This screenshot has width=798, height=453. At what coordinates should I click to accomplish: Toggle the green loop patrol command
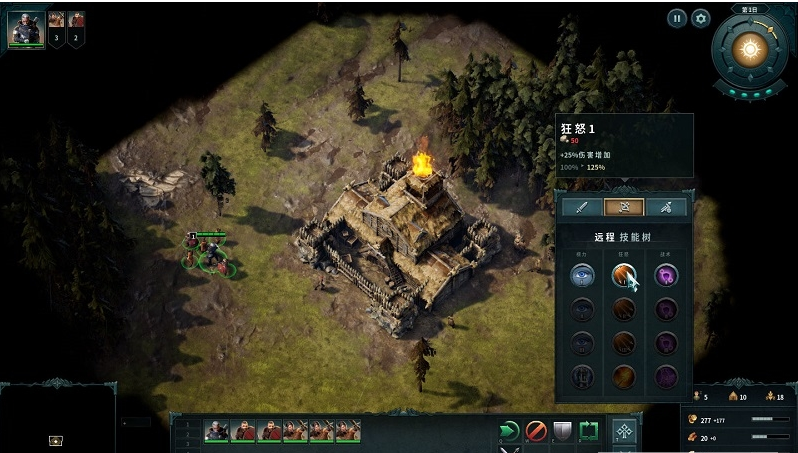[589, 431]
